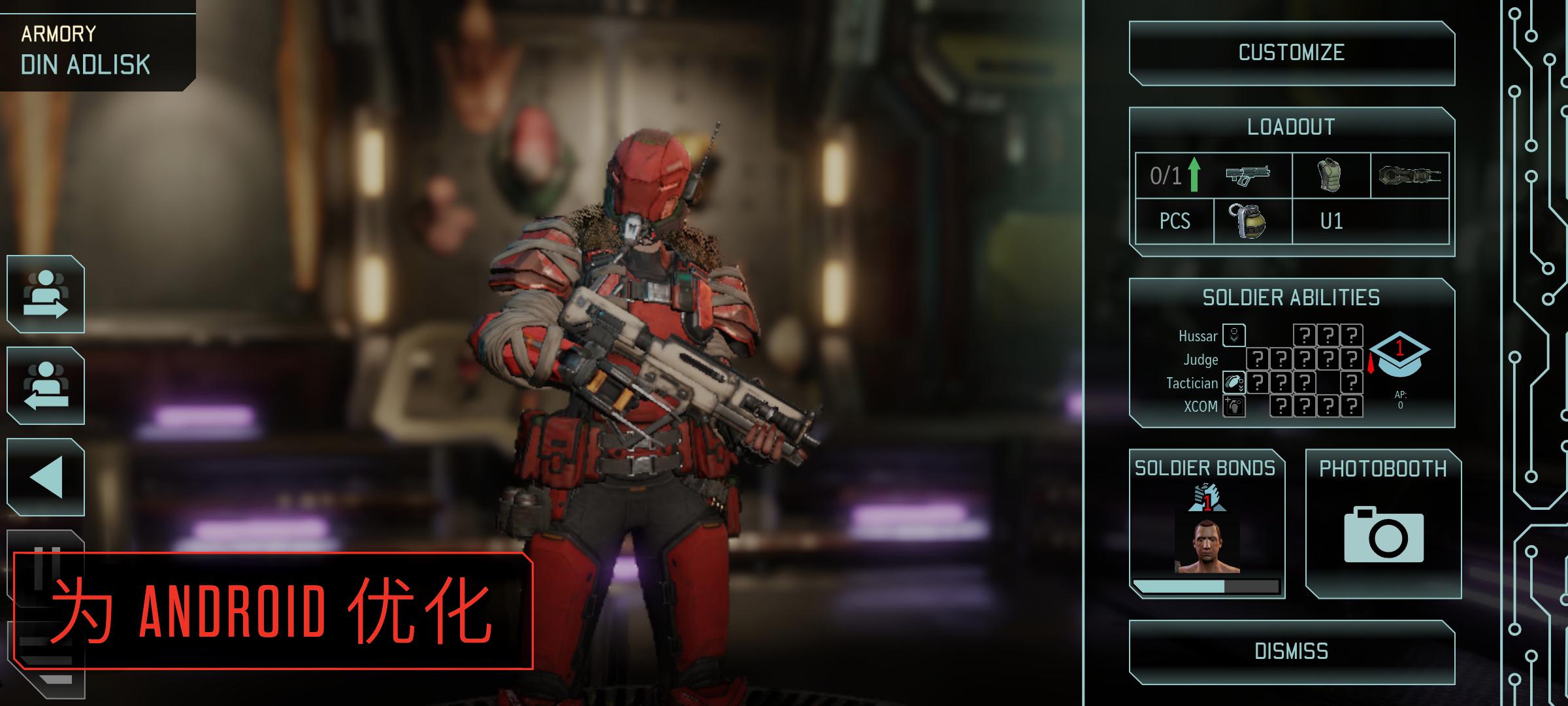1568x706 pixels.
Task: Cycle to the previous soldier
Action: pos(46,387)
